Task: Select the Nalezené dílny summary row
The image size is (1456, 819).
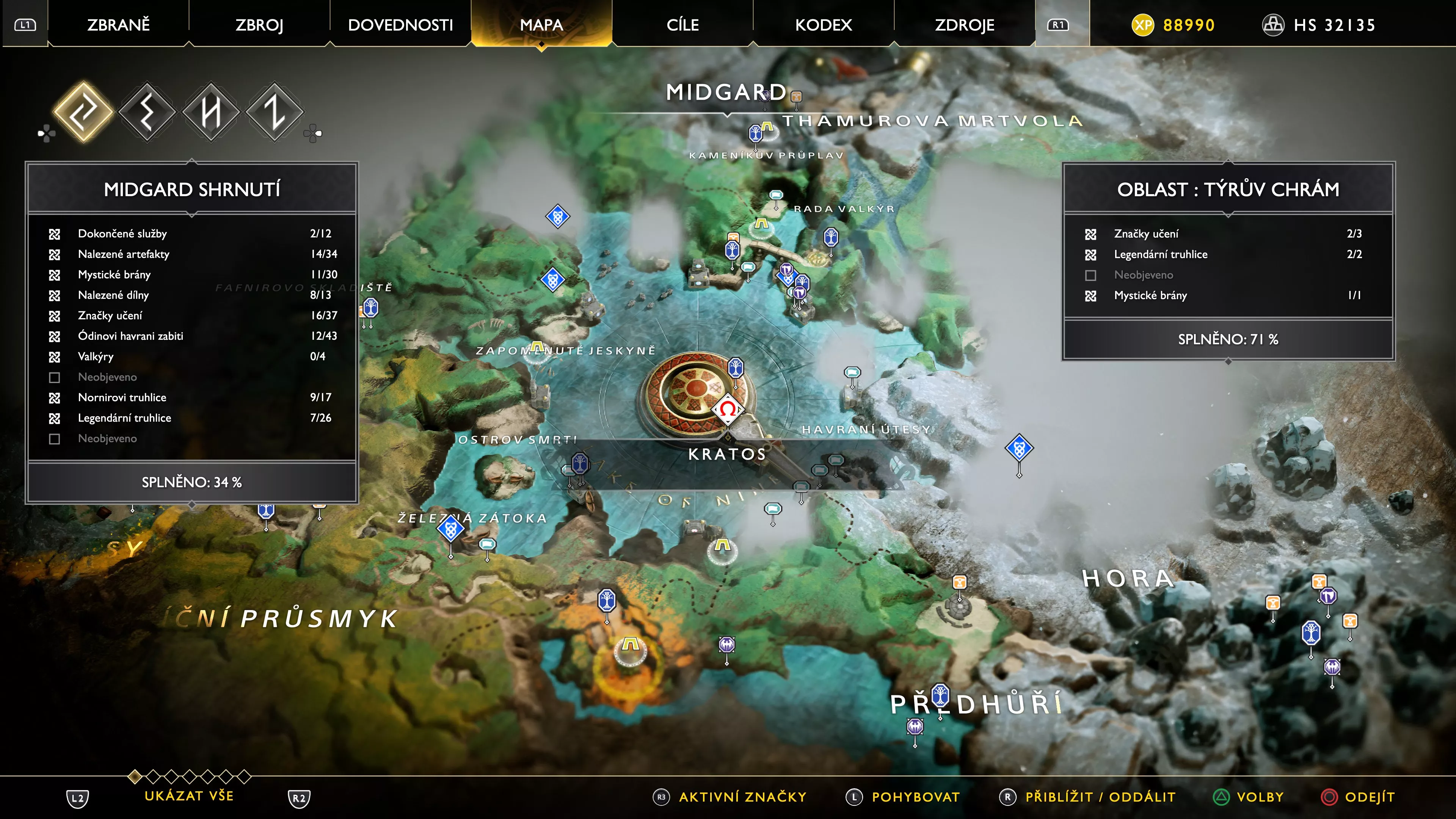Action: [192, 295]
